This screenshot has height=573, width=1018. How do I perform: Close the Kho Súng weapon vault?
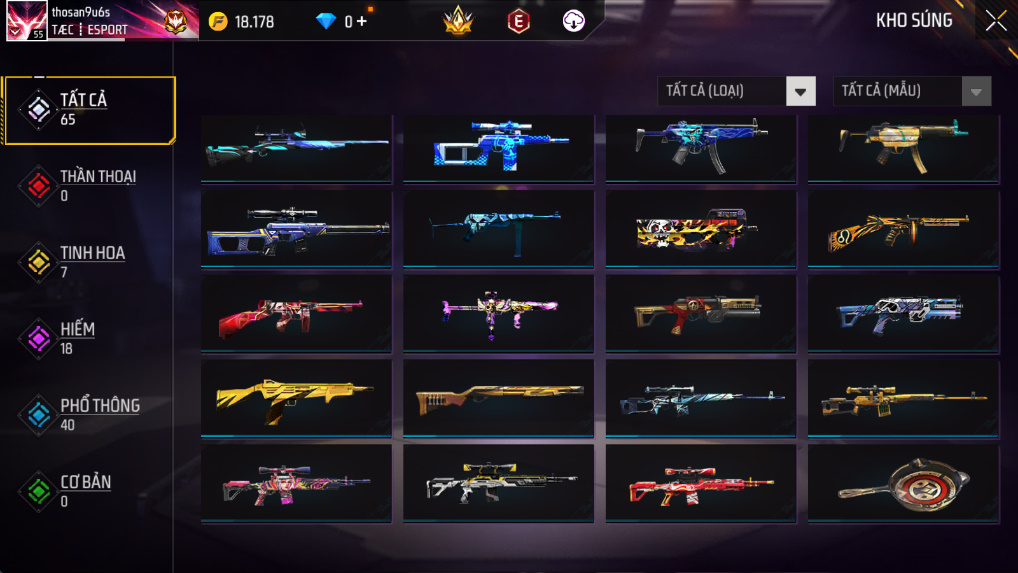click(x=995, y=21)
